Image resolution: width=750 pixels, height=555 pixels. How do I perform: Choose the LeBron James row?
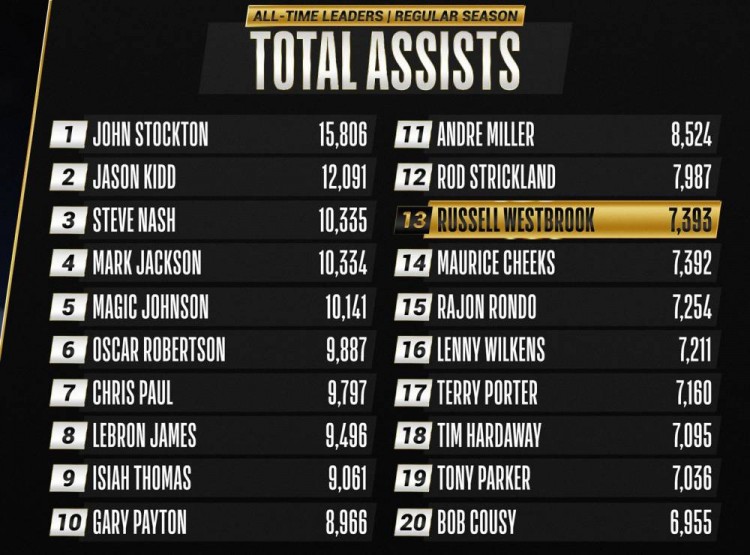tap(210, 435)
